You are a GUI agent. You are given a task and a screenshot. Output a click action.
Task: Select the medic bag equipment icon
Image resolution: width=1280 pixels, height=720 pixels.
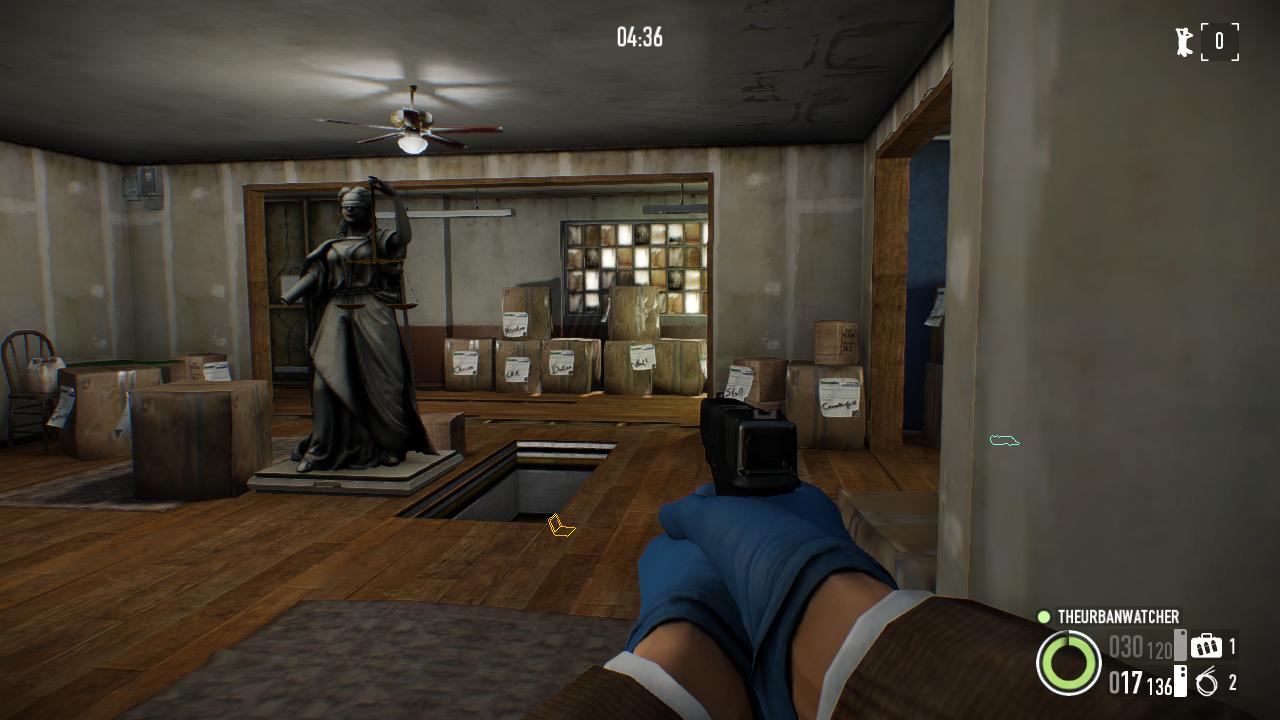coord(1206,647)
